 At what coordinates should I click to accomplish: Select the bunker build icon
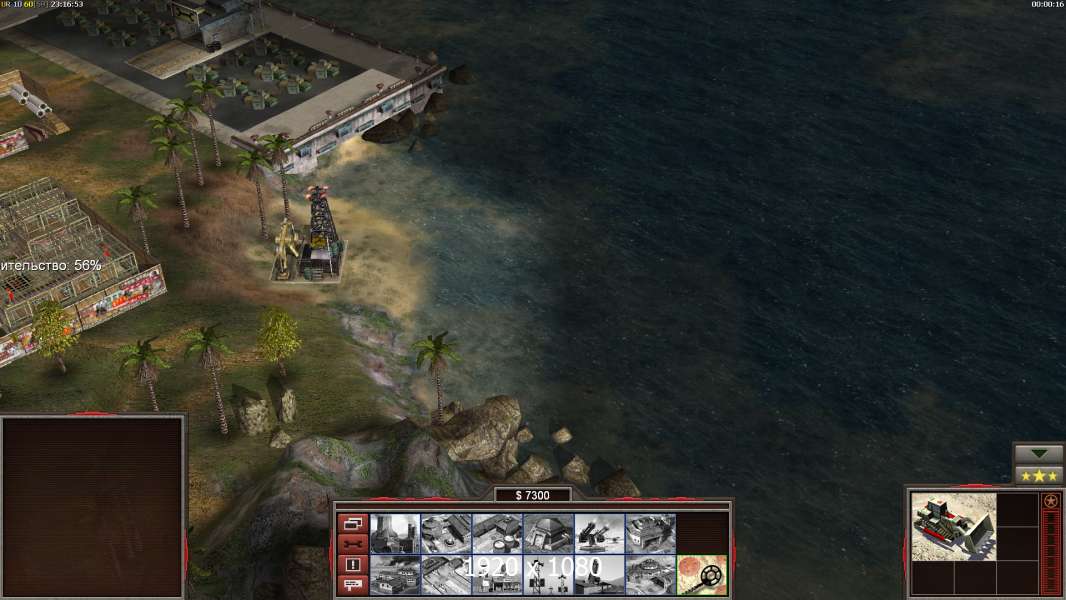pyautogui.click(x=548, y=533)
